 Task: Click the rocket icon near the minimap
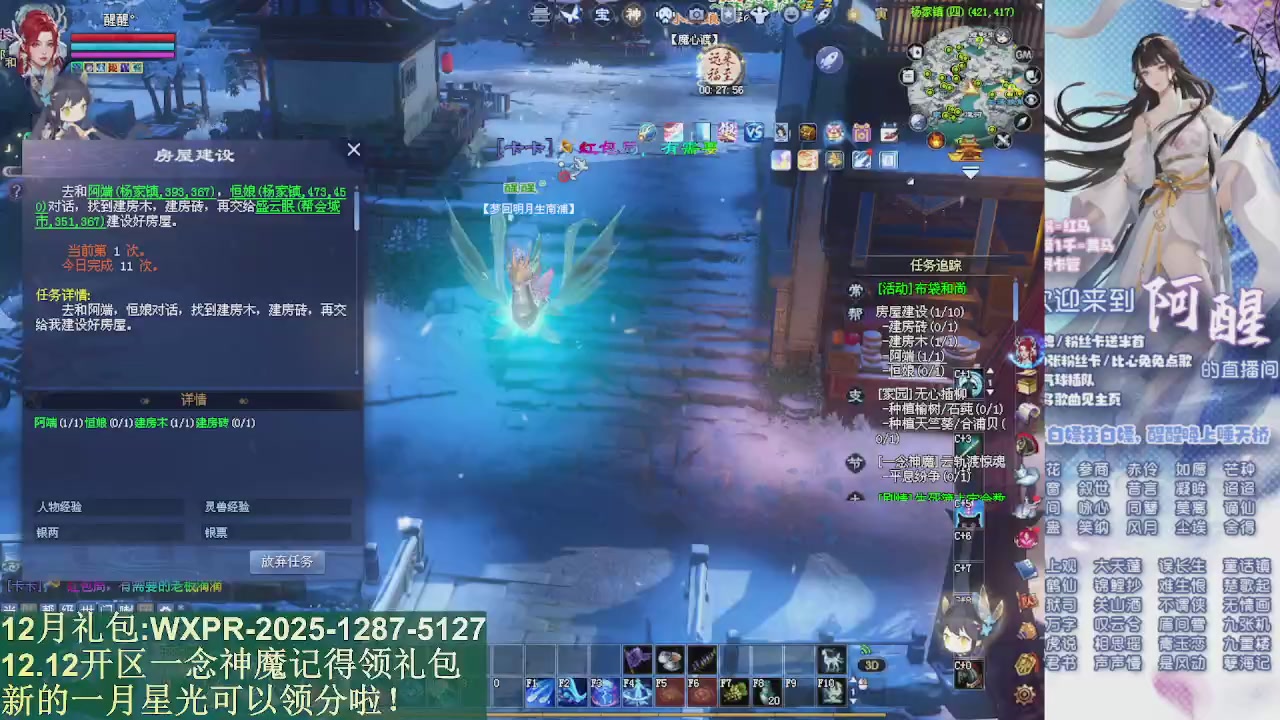pos(831,56)
